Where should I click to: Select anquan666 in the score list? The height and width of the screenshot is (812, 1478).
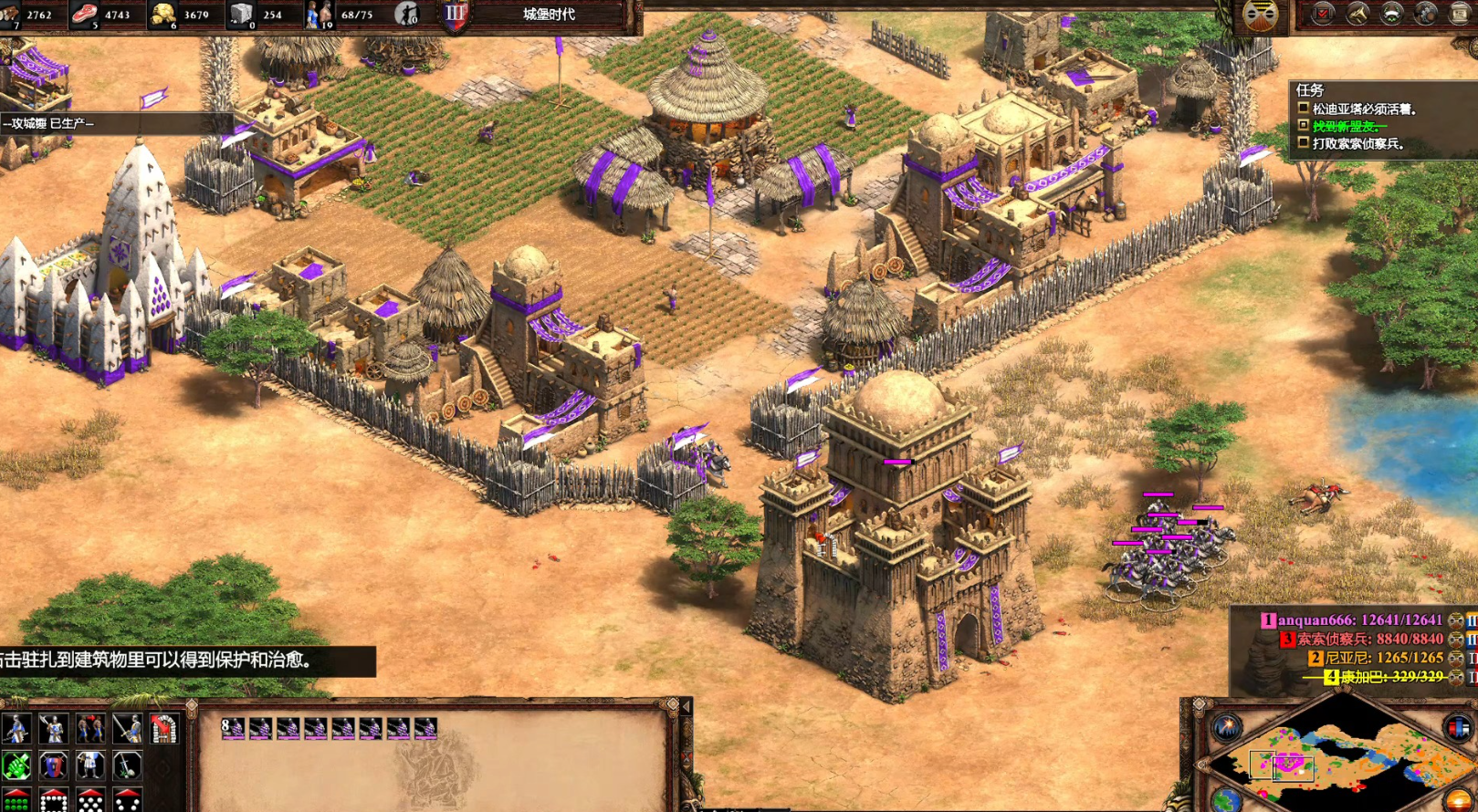(1359, 620)
